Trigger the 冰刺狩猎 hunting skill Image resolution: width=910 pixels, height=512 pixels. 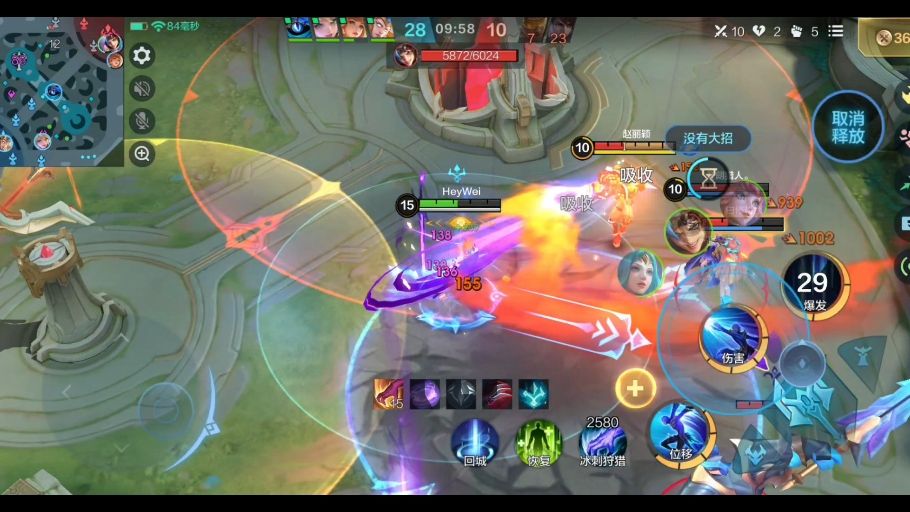click(602, 442)
